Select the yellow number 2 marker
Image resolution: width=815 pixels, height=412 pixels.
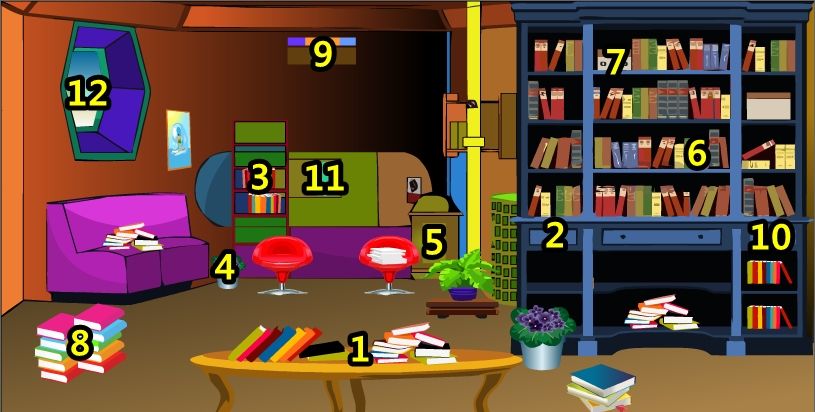(554, 235)
